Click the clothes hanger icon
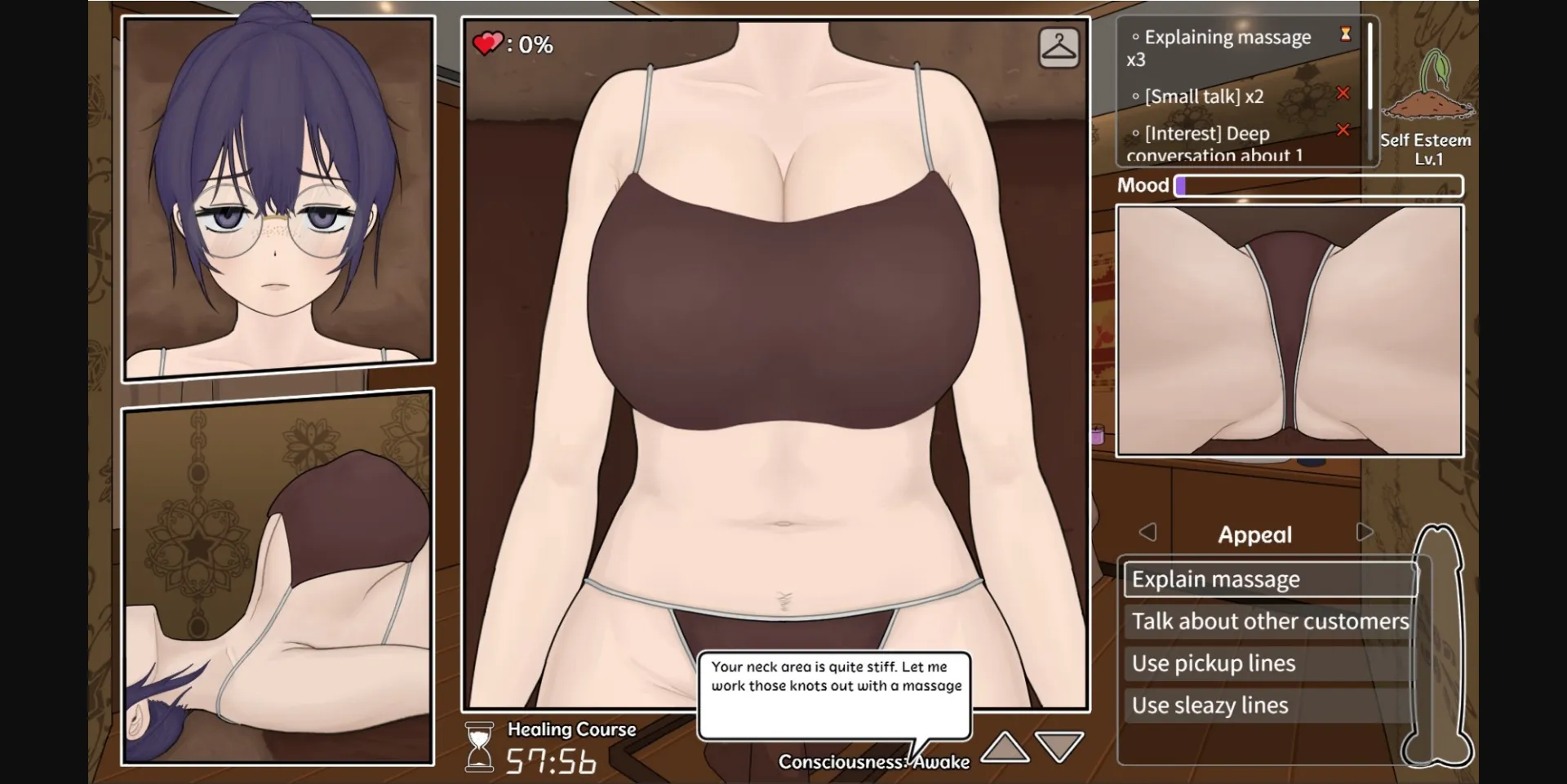Image resolution: width=1567 pixels, height=784 pixels. [x=1059, y=47]
